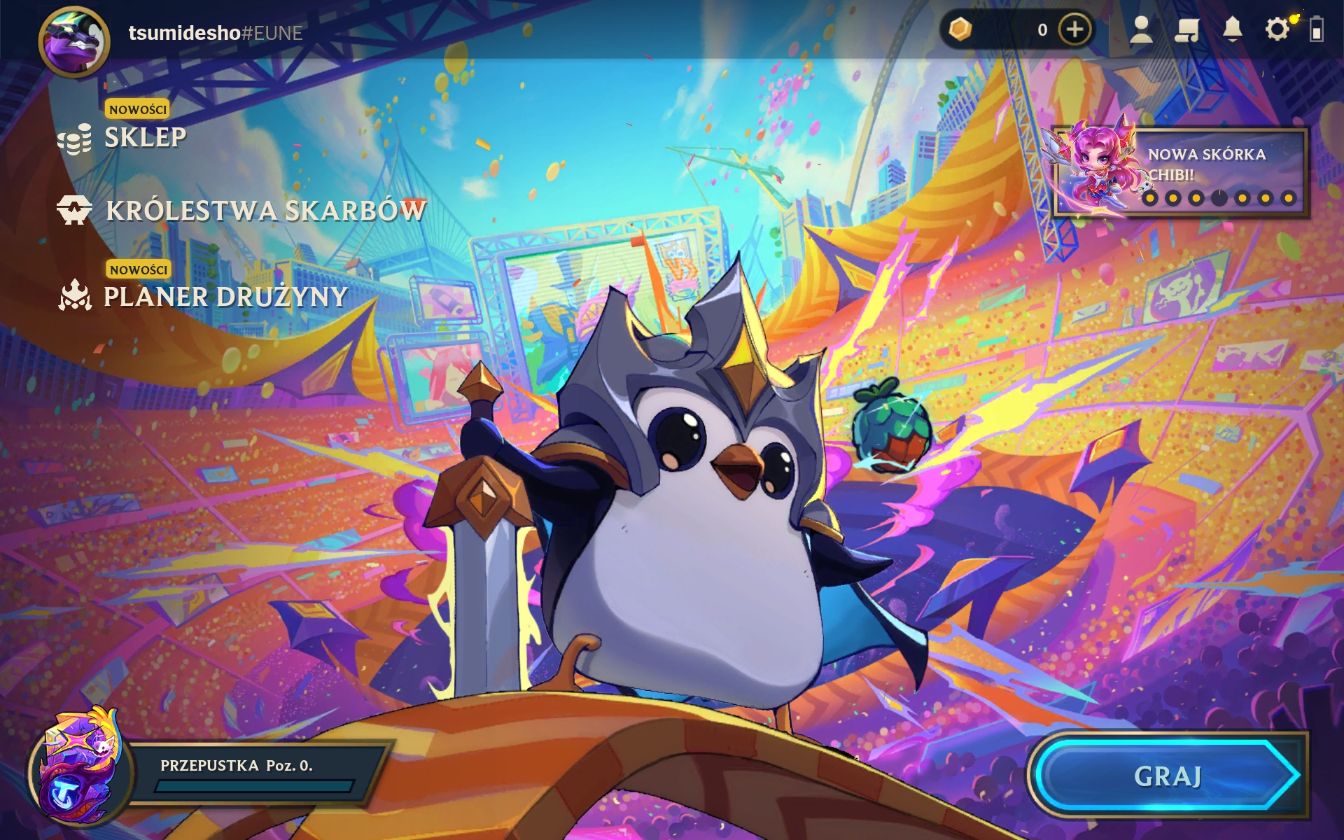Image resolution: width=1344 pixels, height=840 pixels.
Task: Show notifications via the bell icon
Action: pos(1232,30)
